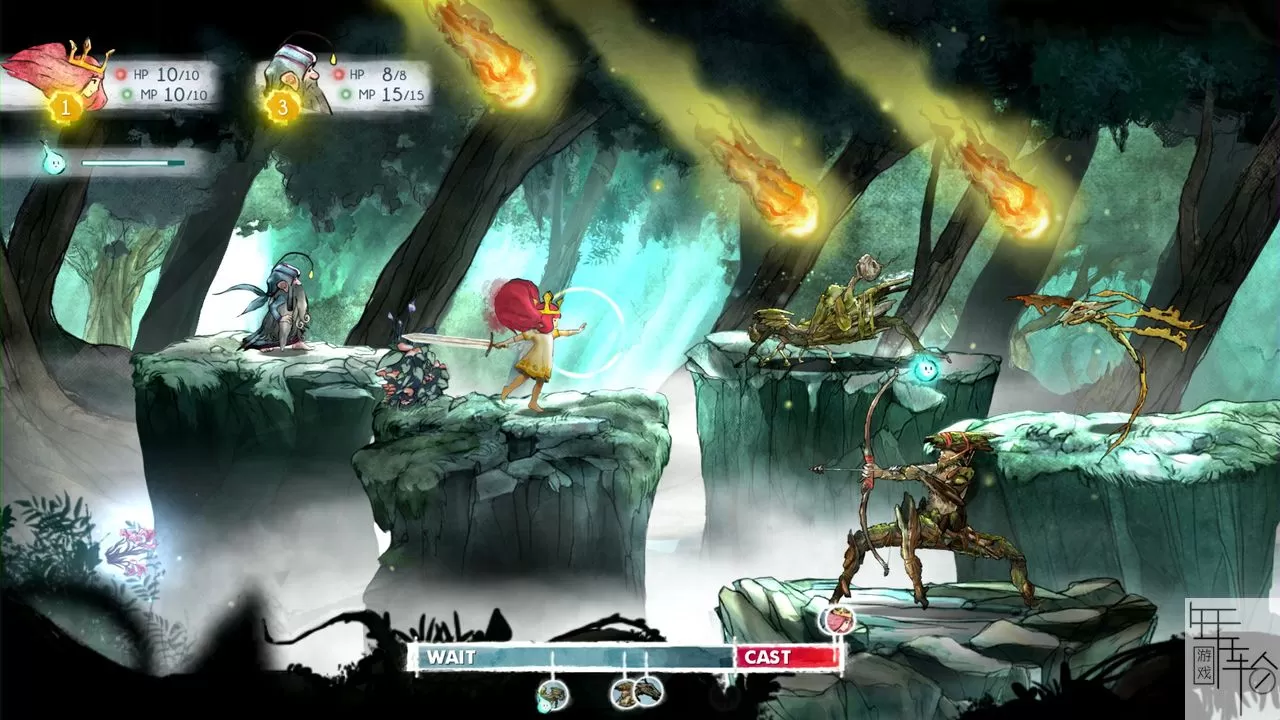
Task: Click Aurora's marker on the cast timeline
Action: [836, 620]
